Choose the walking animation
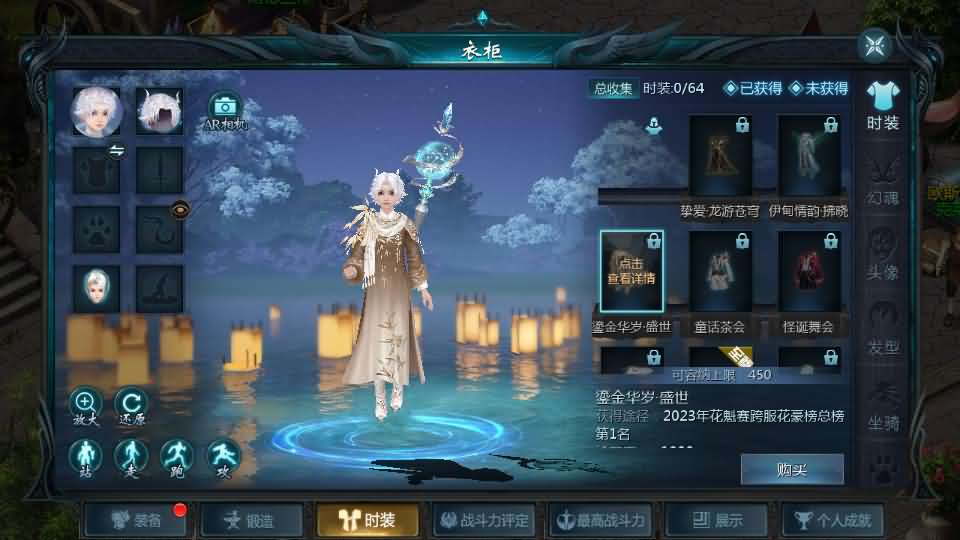 [130, 457]
